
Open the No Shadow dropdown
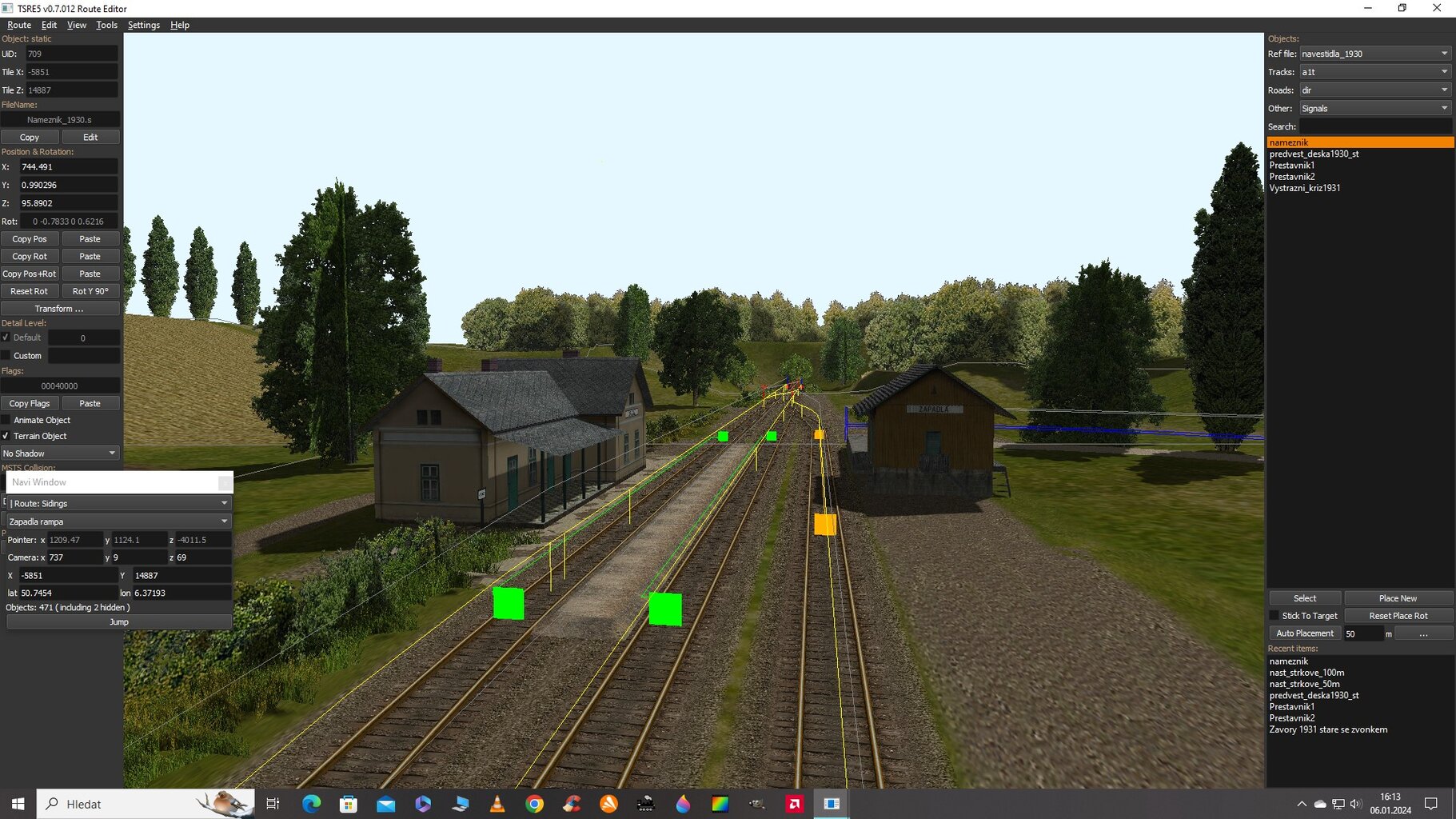[x=60, y=453]
